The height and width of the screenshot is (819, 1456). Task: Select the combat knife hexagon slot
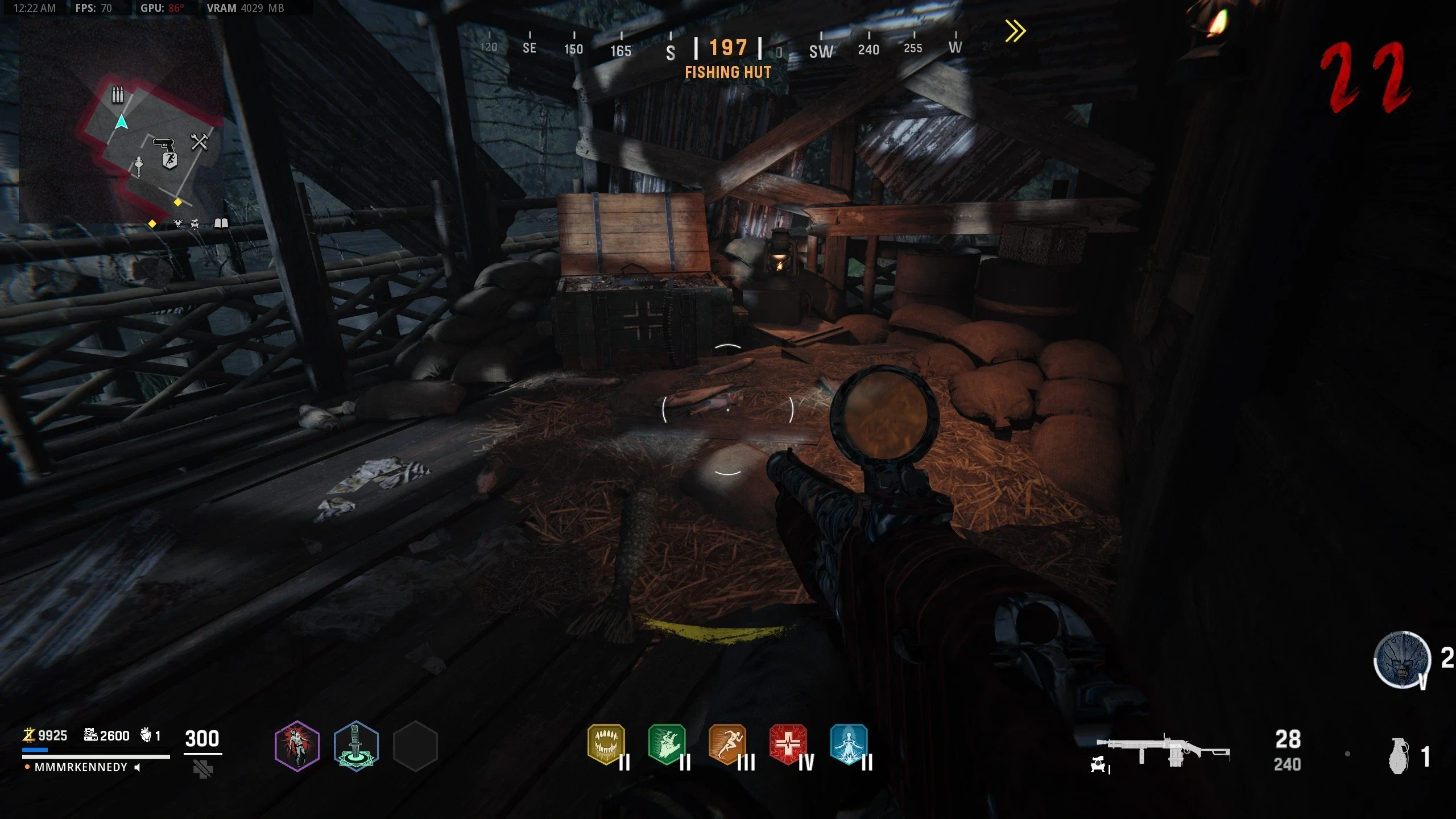[x=356, y=746]
